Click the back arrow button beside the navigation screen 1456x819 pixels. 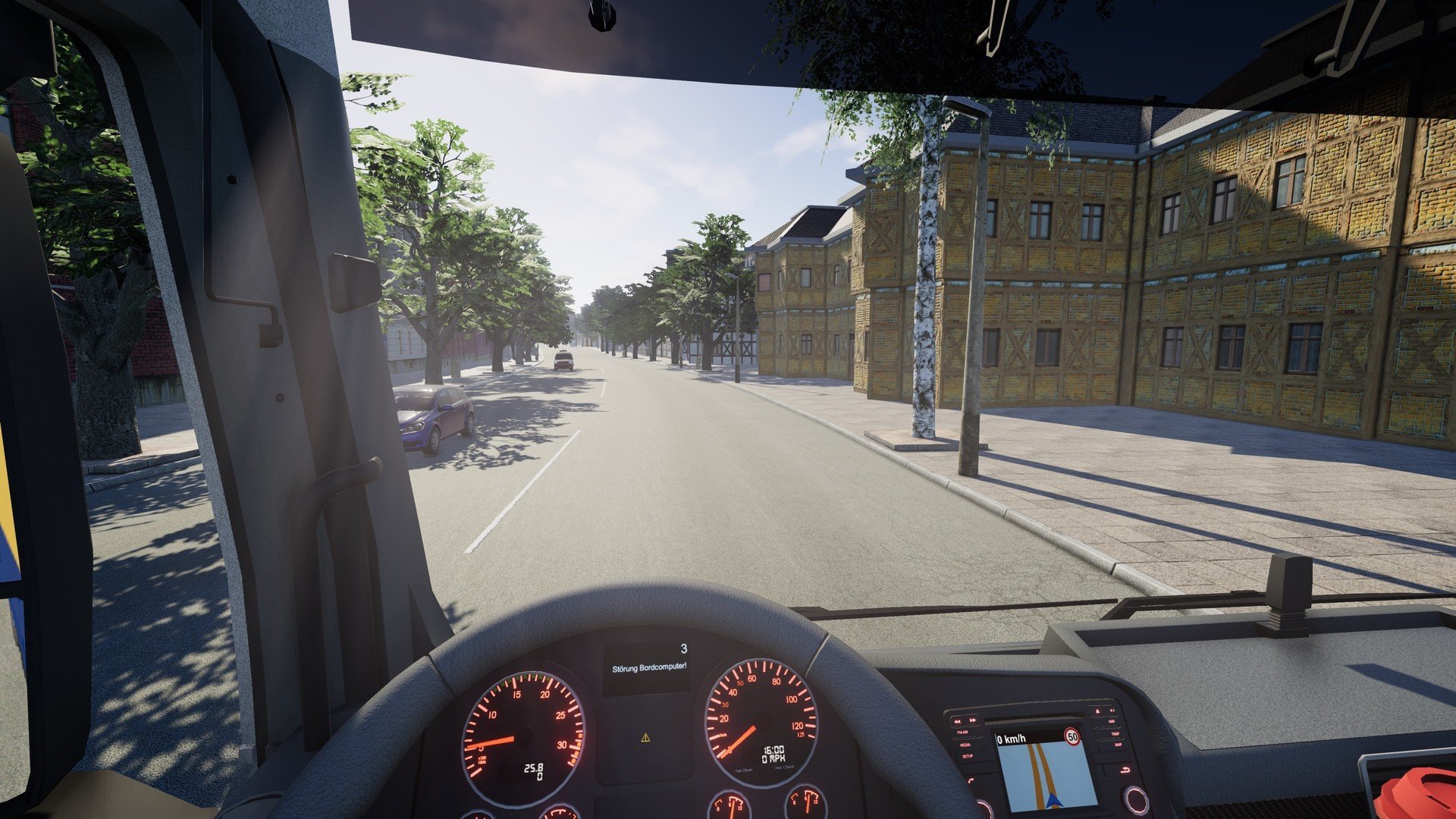(1124, 770)
